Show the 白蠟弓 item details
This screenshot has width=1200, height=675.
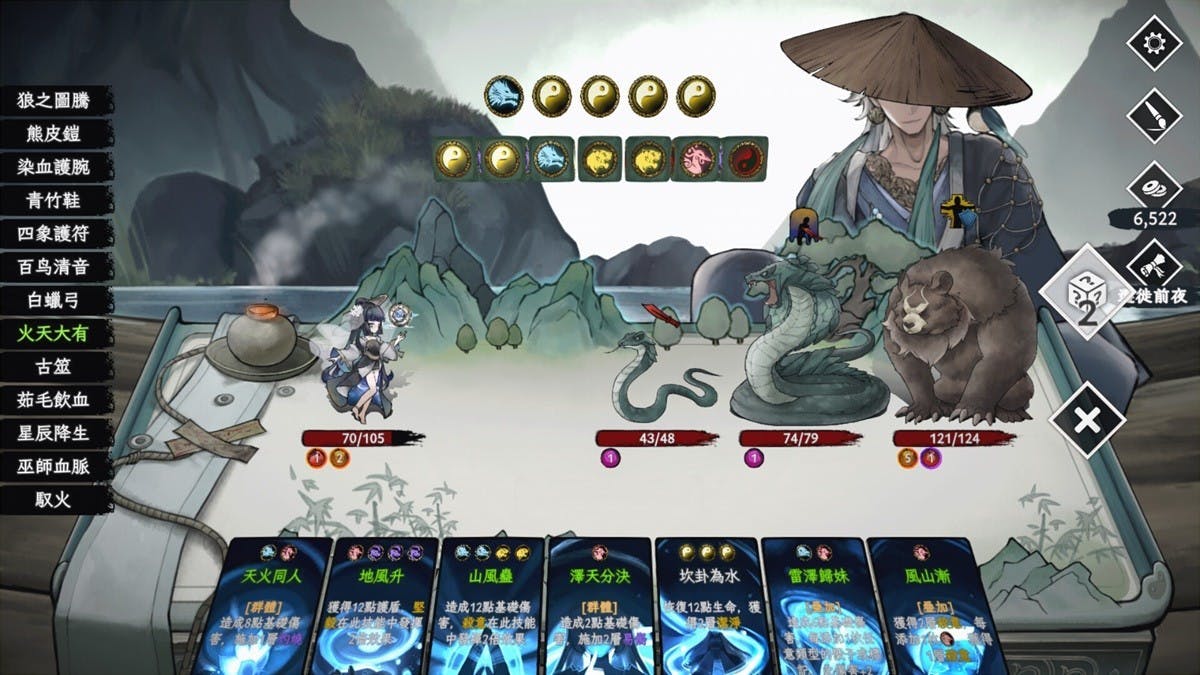point(53,300)
